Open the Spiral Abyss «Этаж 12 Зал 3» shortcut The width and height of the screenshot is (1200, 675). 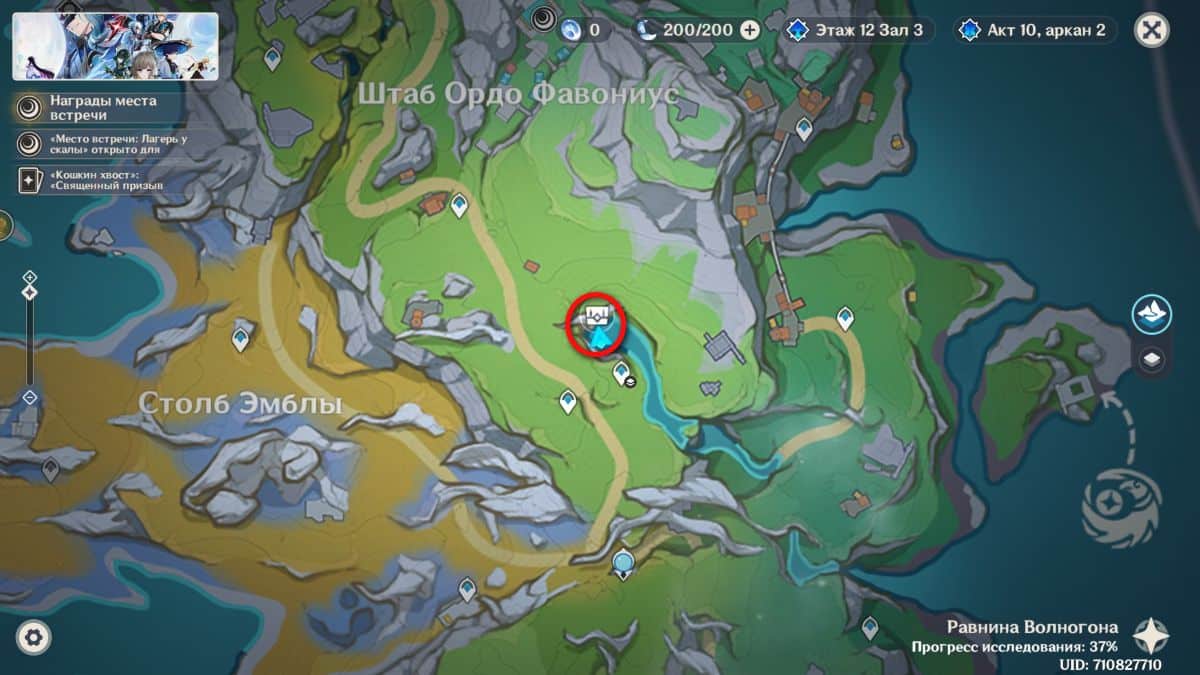coord(861,30)
